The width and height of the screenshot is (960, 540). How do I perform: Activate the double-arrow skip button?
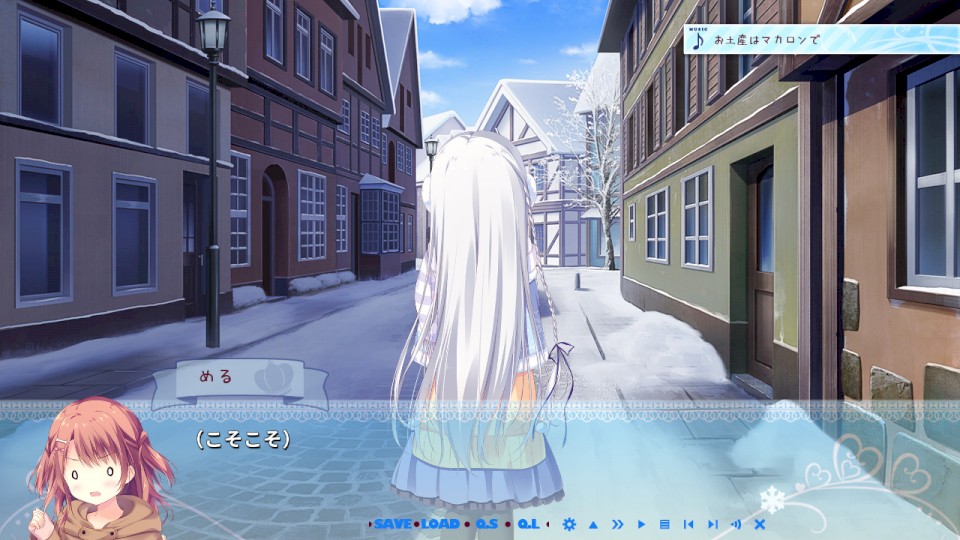tap(617, 524)
